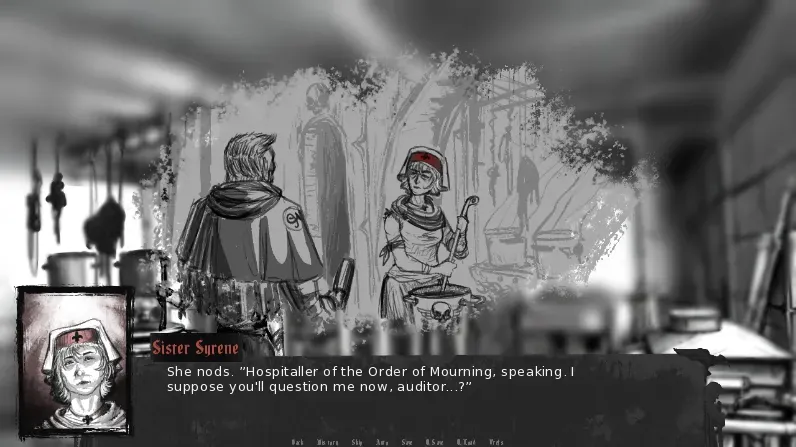Open Prefs preferences screen
This screenshot has width=796, height=447.
[496, 442]
